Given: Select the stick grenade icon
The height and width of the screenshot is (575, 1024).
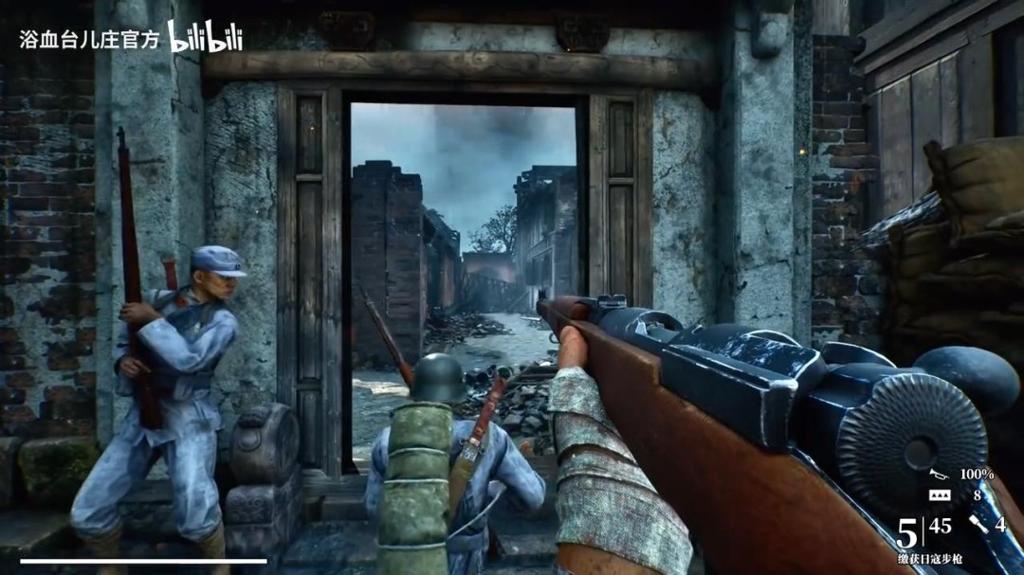Looking at the screenshot, I should pyautogui.click(x=979, y=523).
